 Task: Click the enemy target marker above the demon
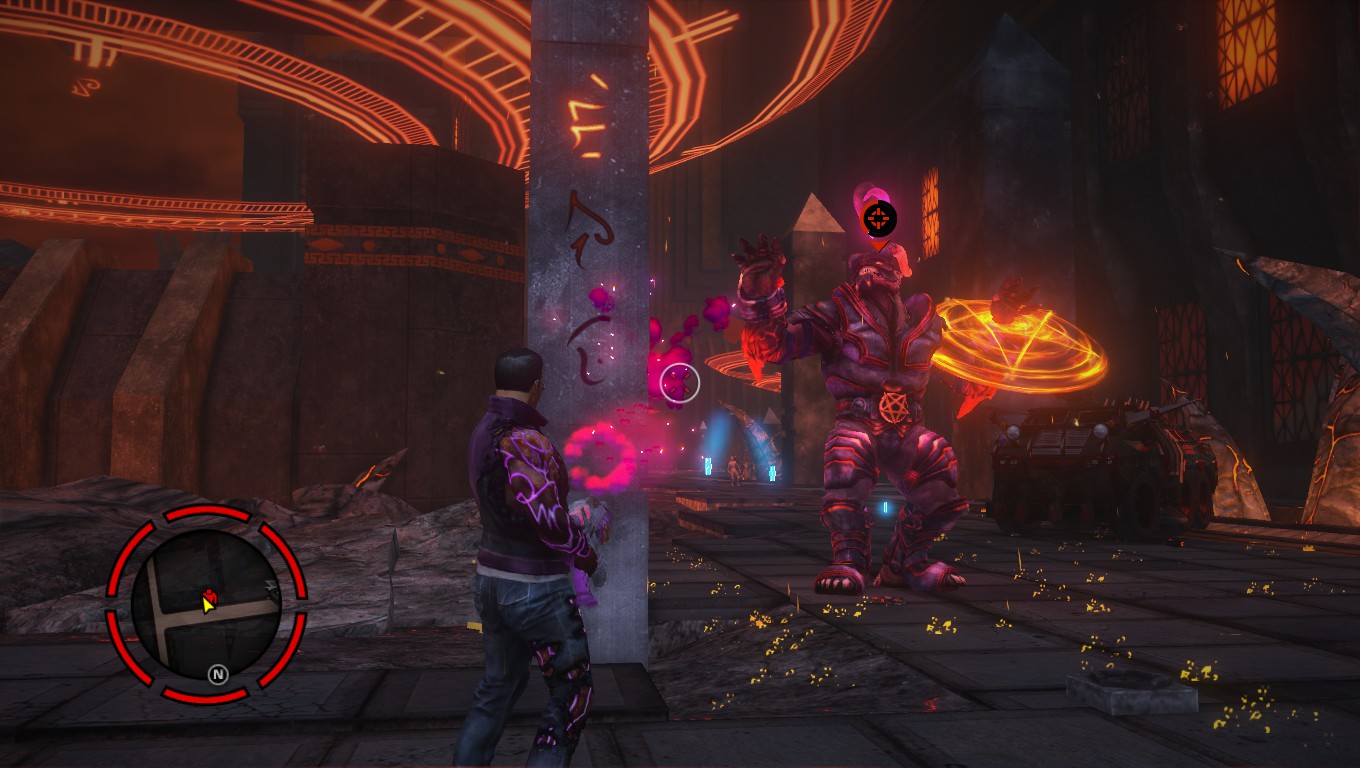(880, 218)
